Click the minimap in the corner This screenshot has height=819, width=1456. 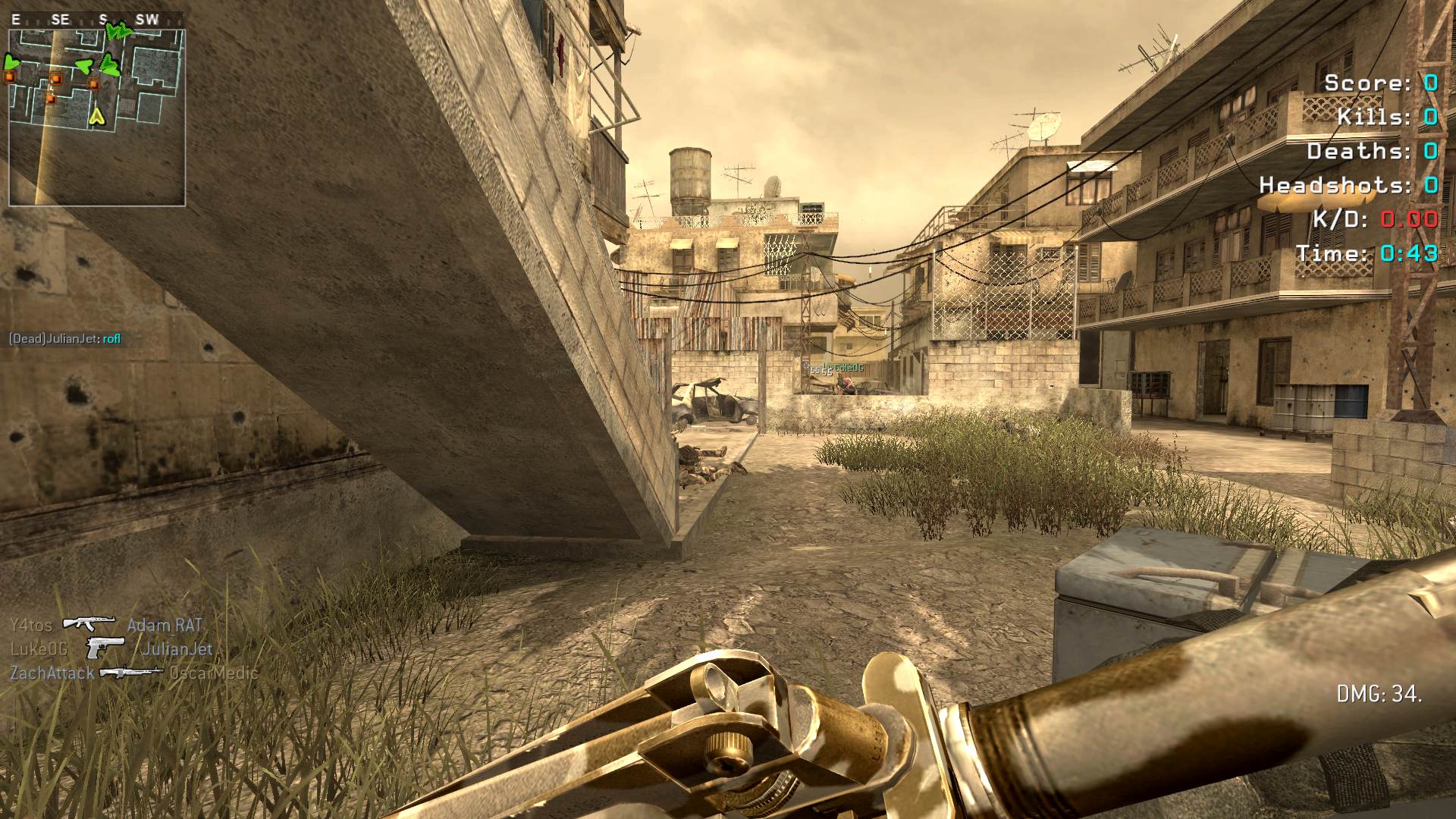pos(97,118)
